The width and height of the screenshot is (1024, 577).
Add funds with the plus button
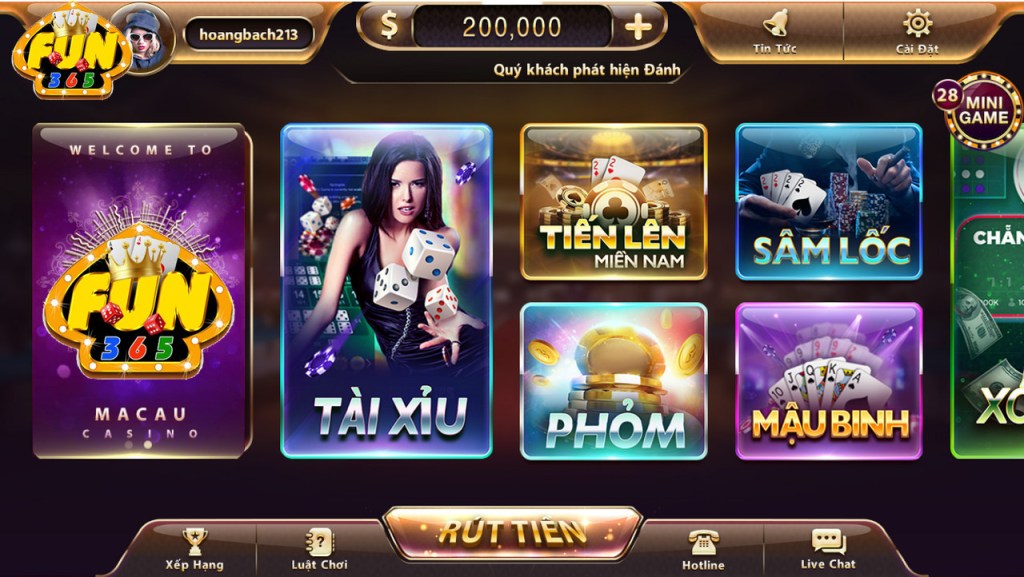click(x=638, y=27)
